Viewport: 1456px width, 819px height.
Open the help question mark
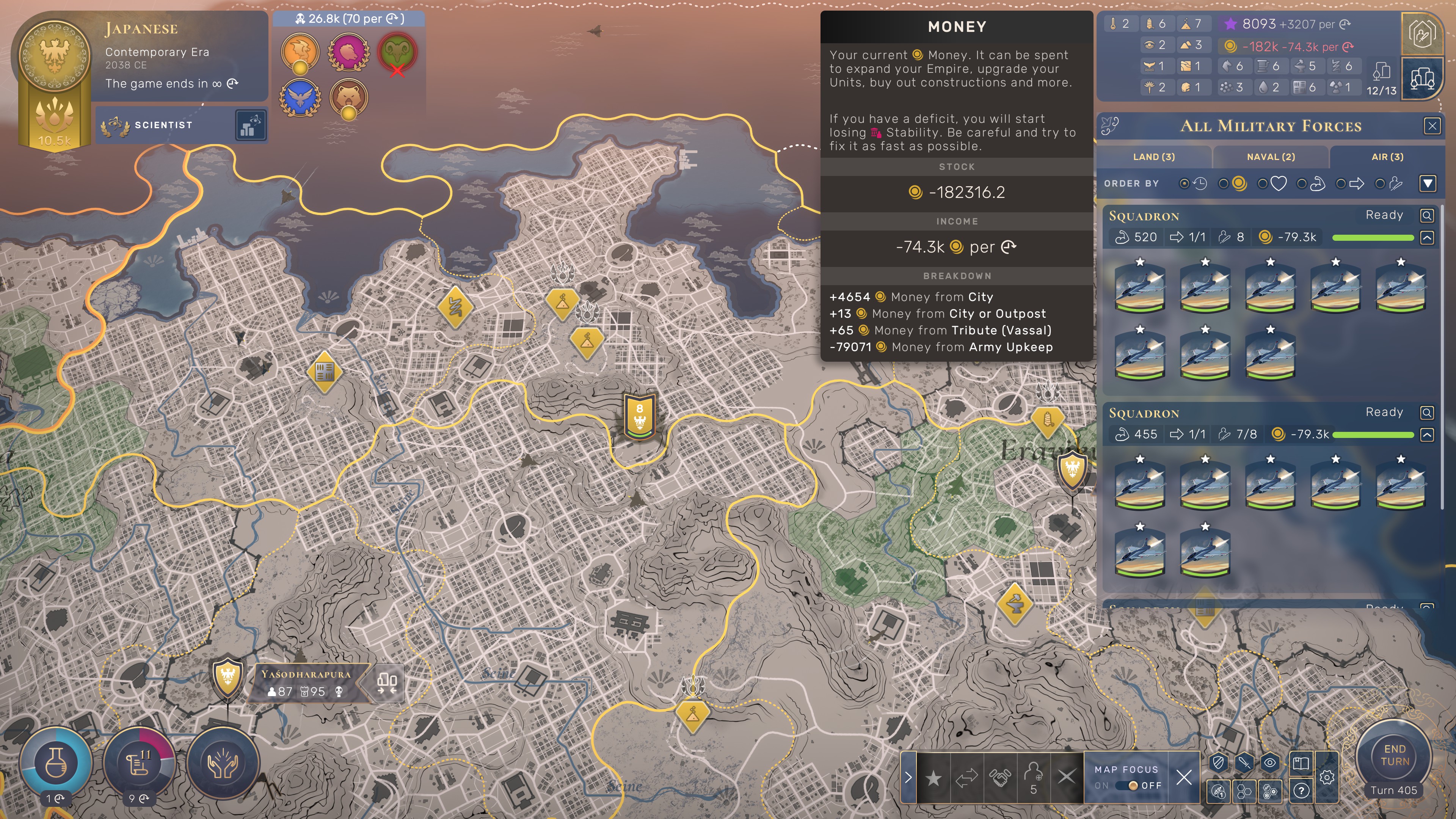[x=1301, y=790]
